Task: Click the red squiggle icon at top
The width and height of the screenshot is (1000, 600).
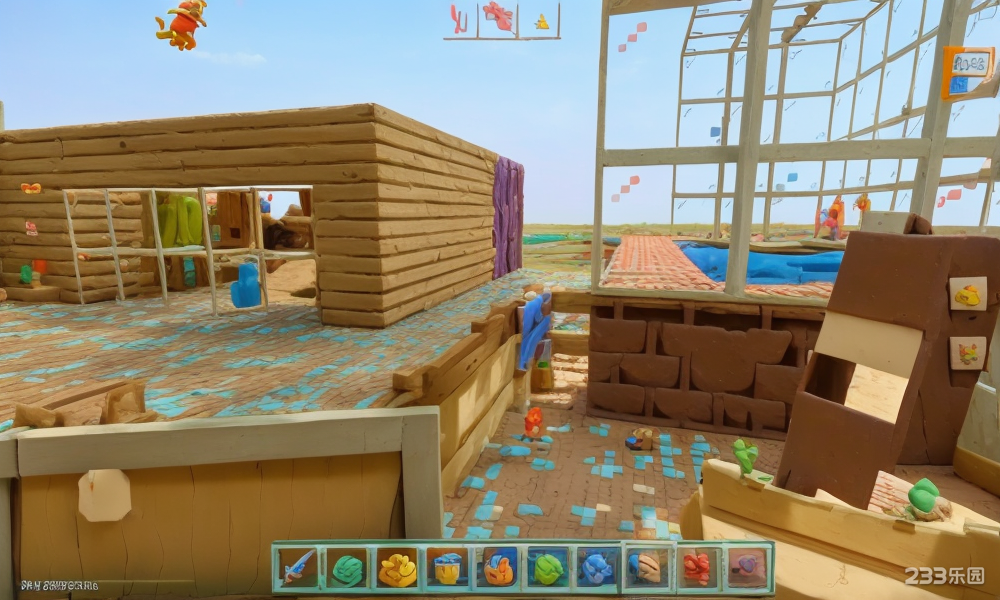Action: coord(459,19)
